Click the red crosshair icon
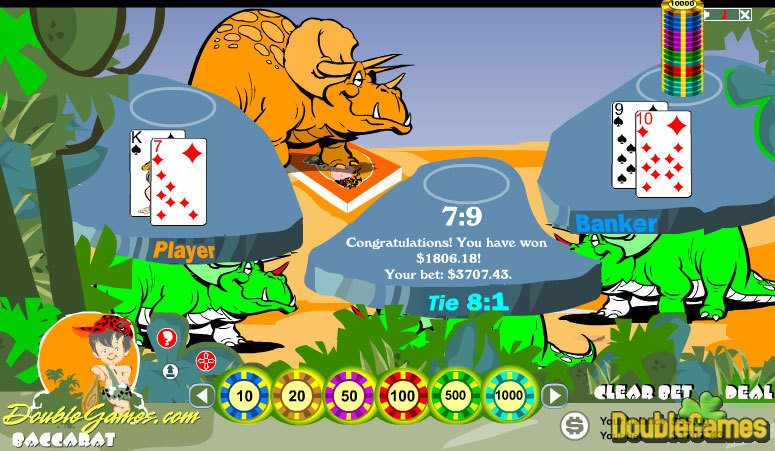 click(x=206, y=360)
